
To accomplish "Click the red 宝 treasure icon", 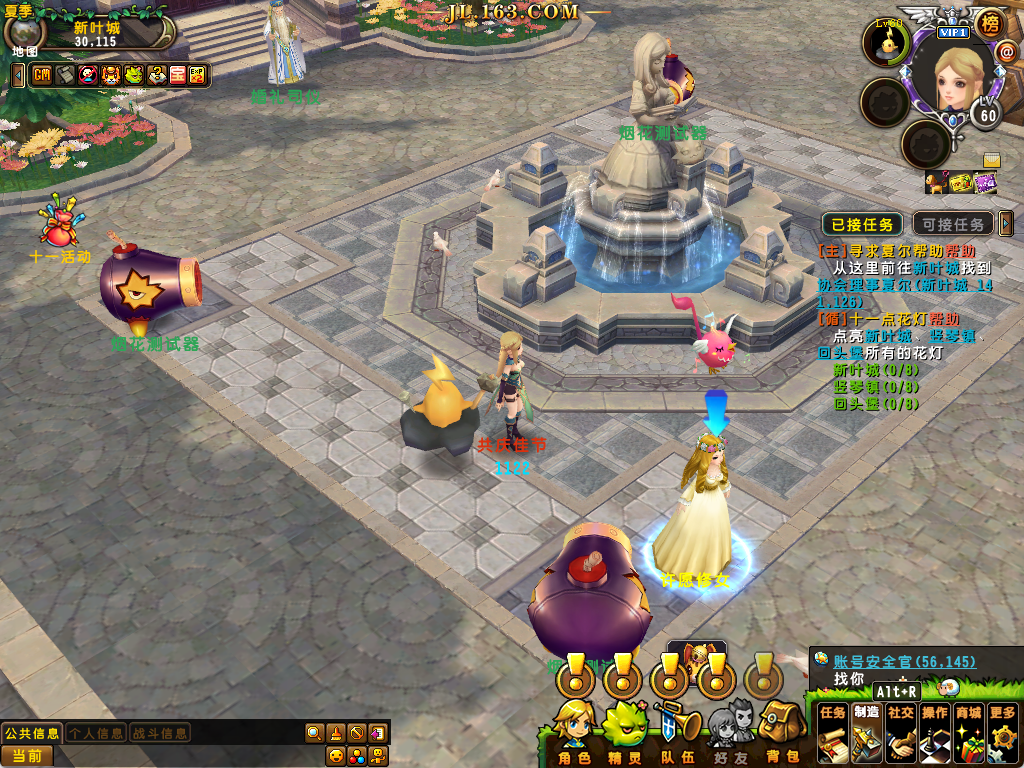I will click(177, 75).
